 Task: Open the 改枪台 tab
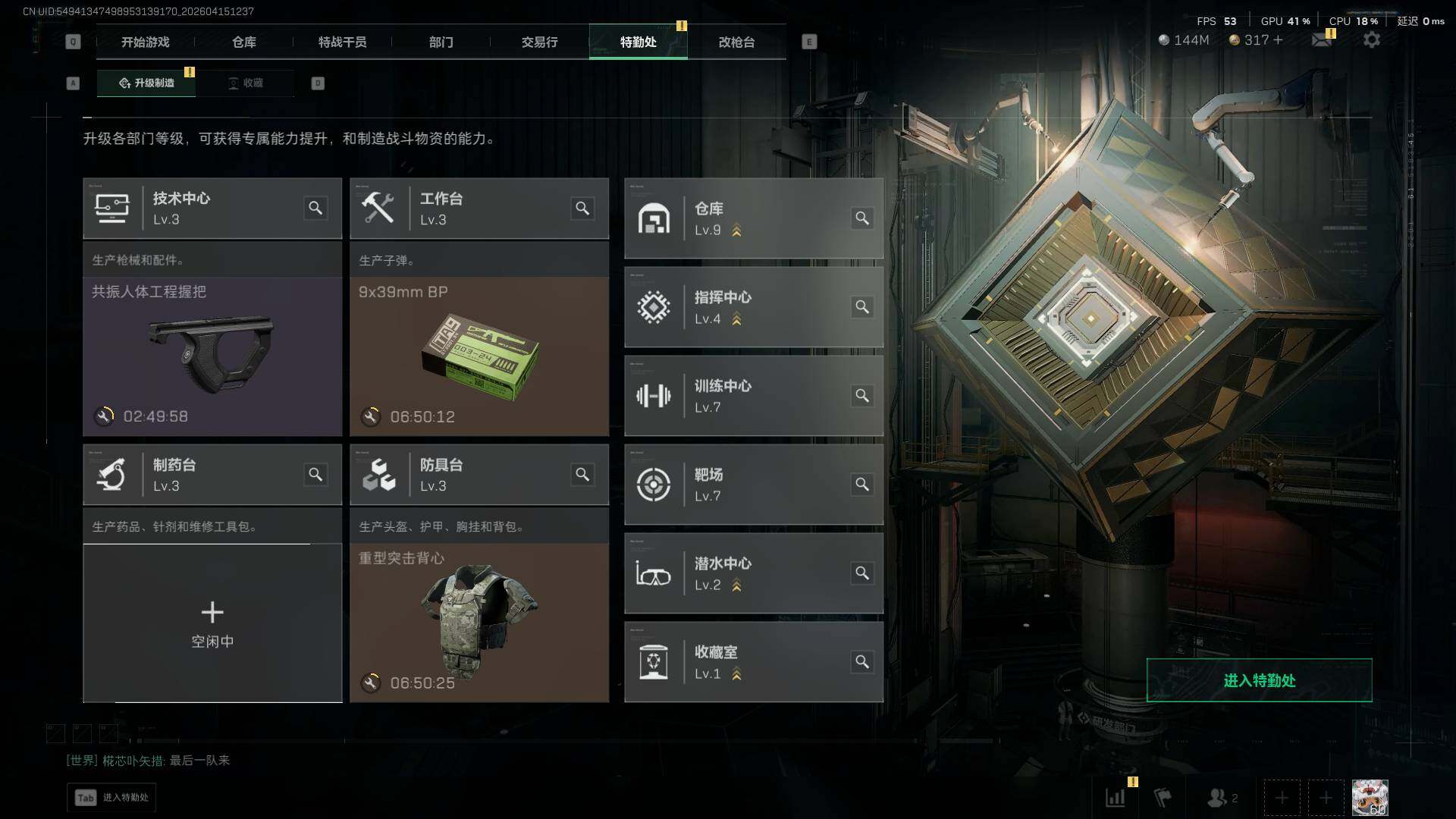[736, 42]
